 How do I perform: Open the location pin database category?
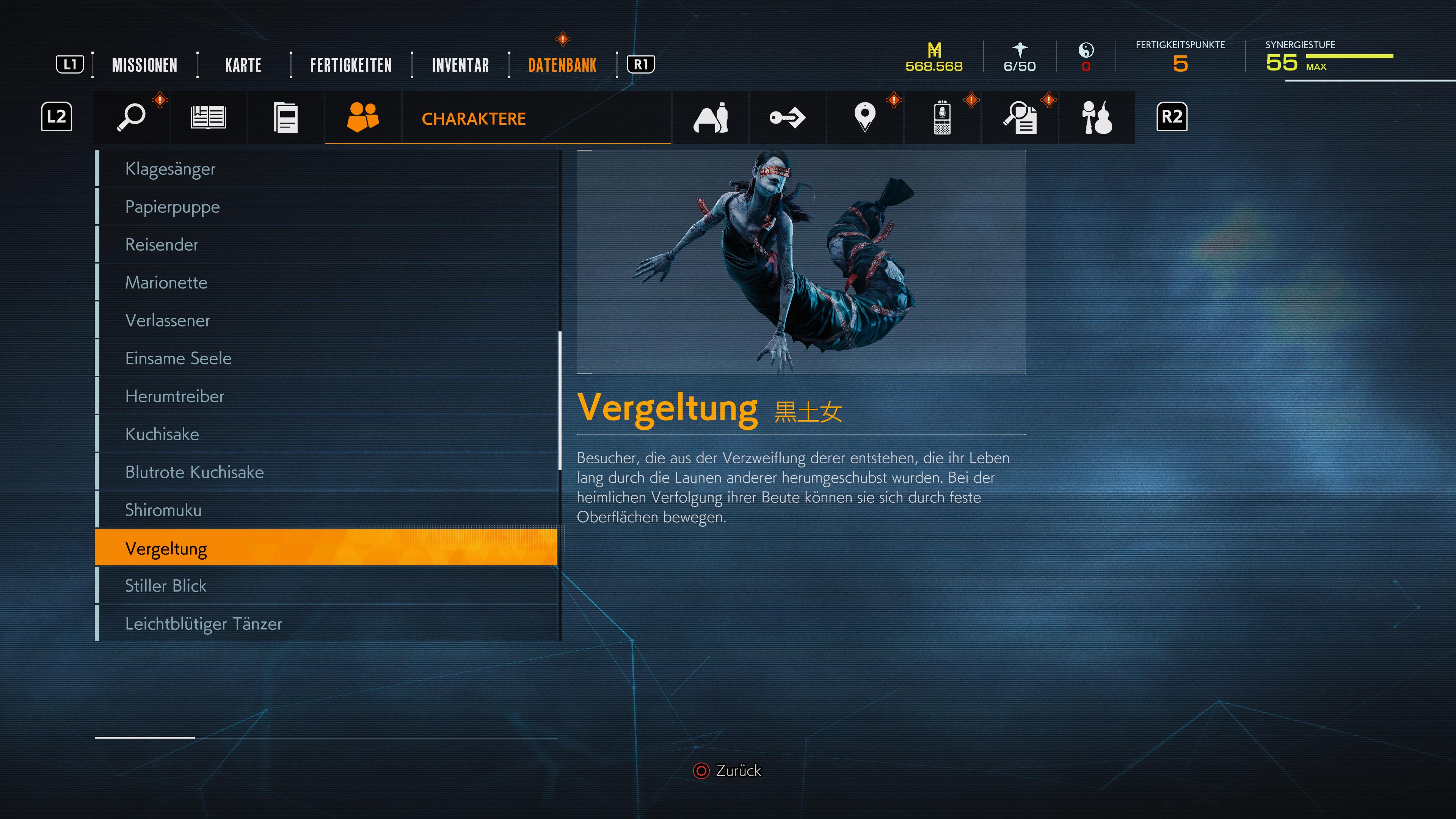click(x=865, y=118)
